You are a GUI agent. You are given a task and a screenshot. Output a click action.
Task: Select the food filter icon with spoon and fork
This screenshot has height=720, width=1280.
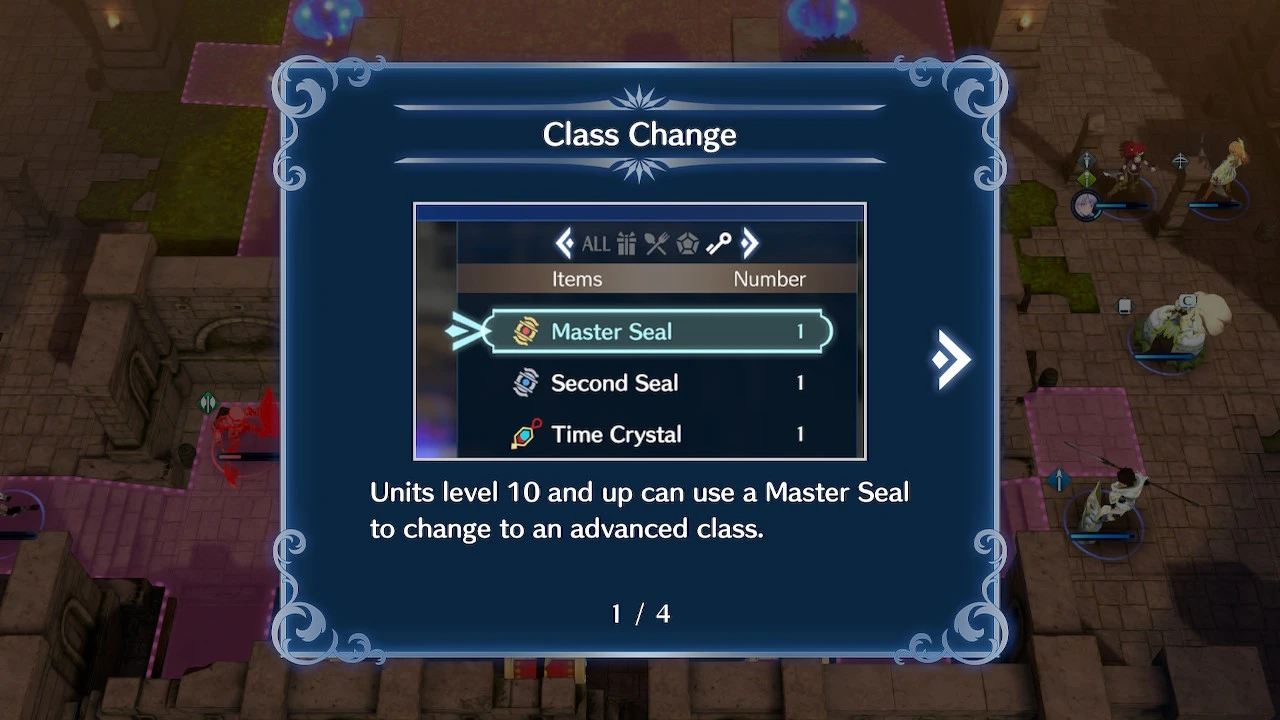[656, 243]
